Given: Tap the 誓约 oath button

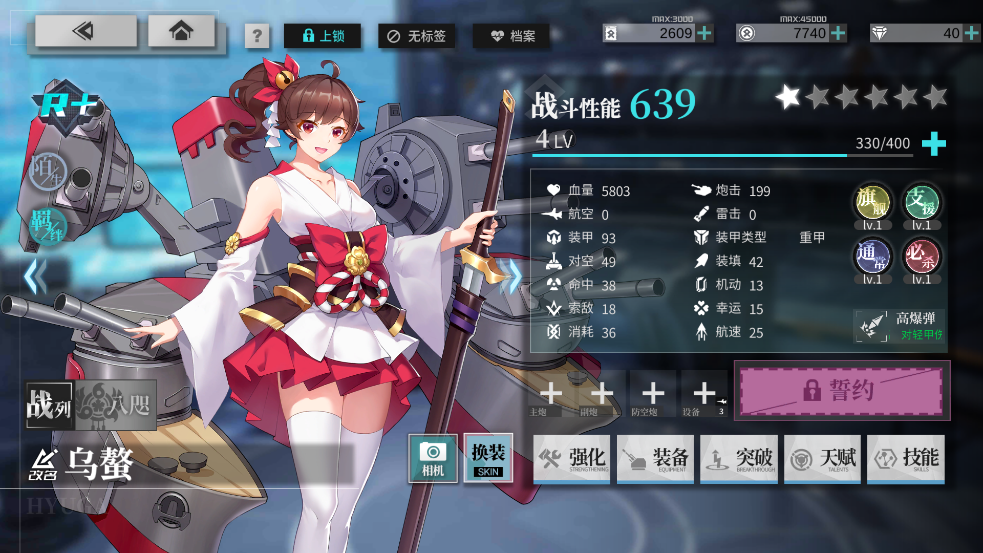Looking at the screenshot, I should coord(842,390).
